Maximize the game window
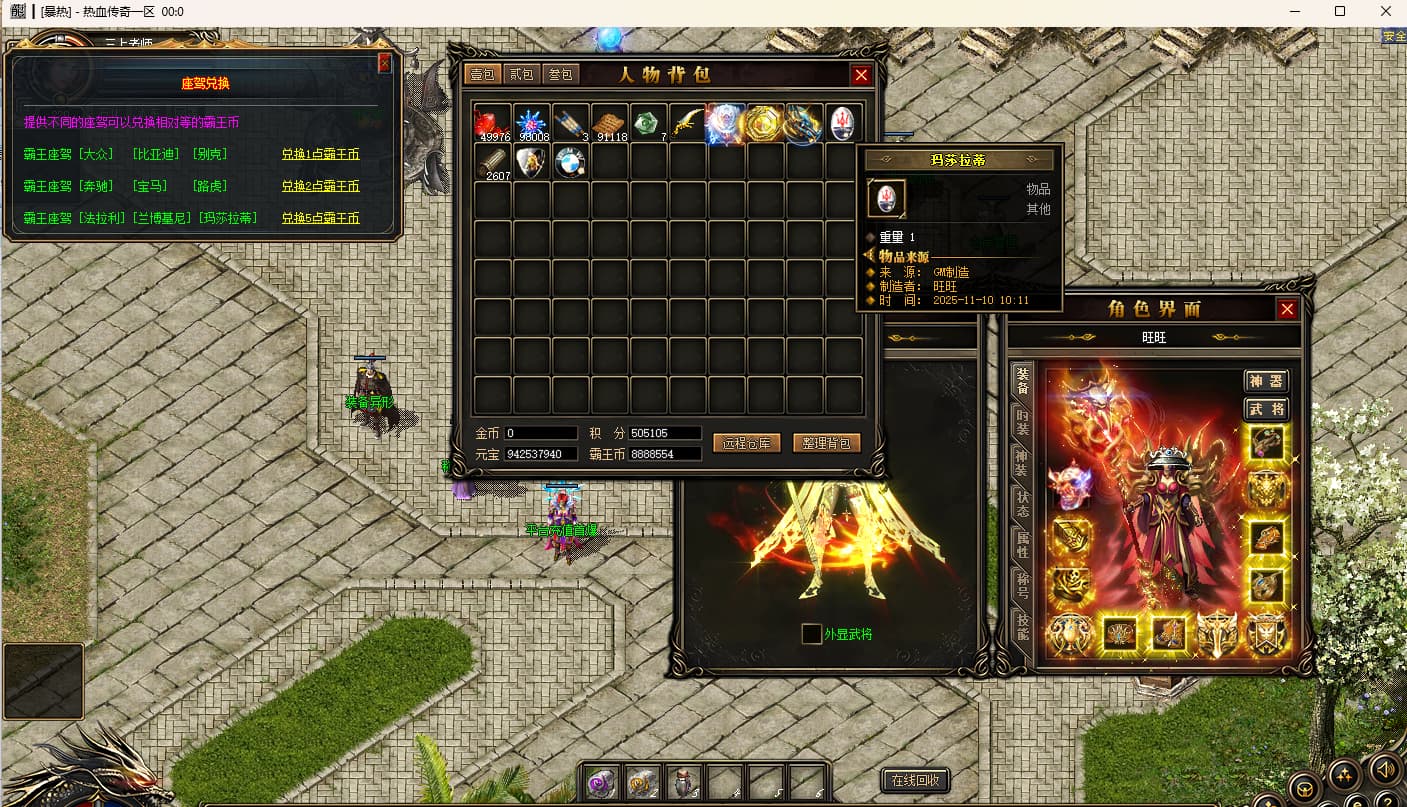Screen dimensions: 1407x807 [x=1340, y=12]
